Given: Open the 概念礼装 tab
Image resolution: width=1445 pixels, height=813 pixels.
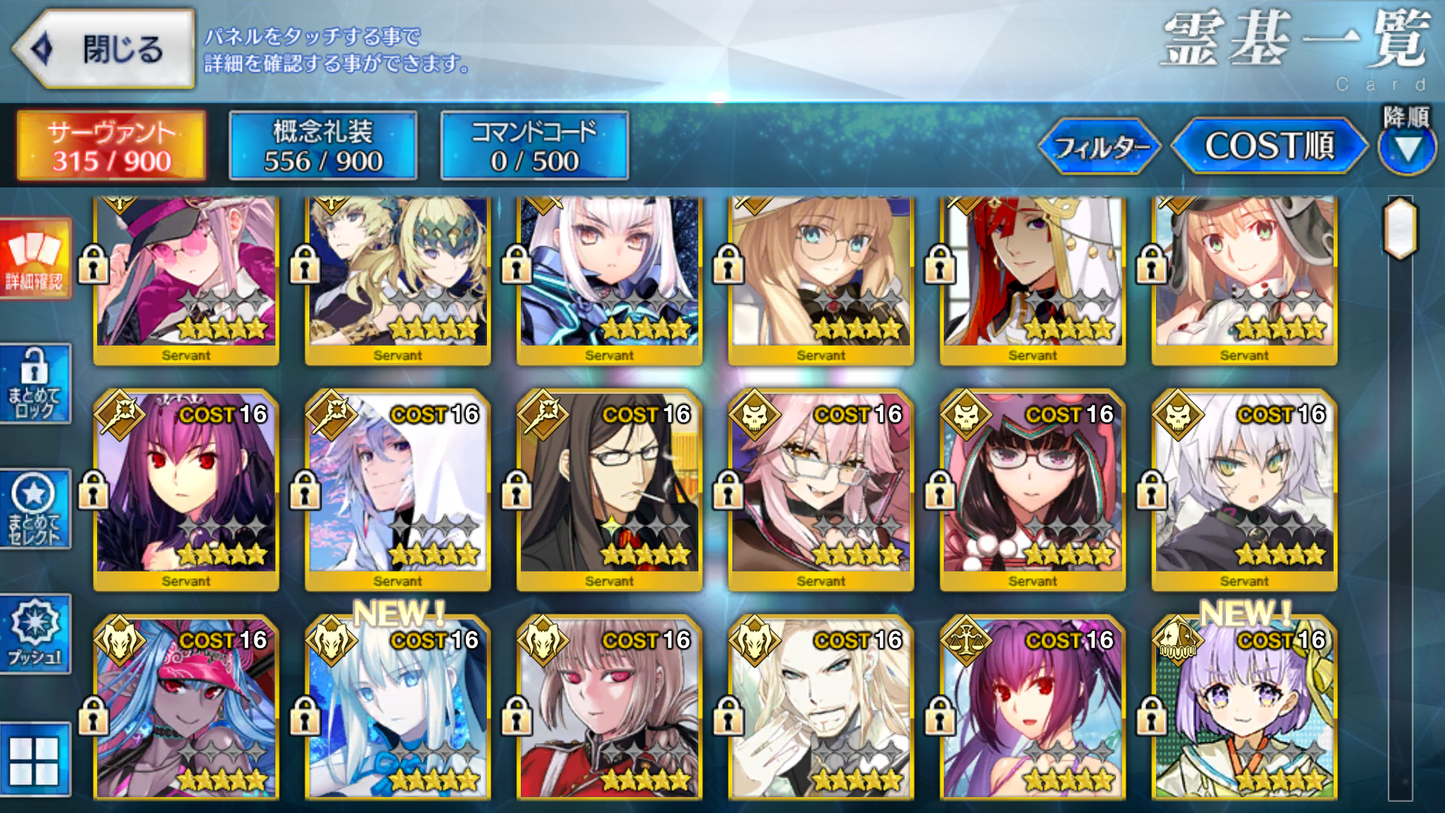Looking at the screenshot, I should click(x=323, y=146).
